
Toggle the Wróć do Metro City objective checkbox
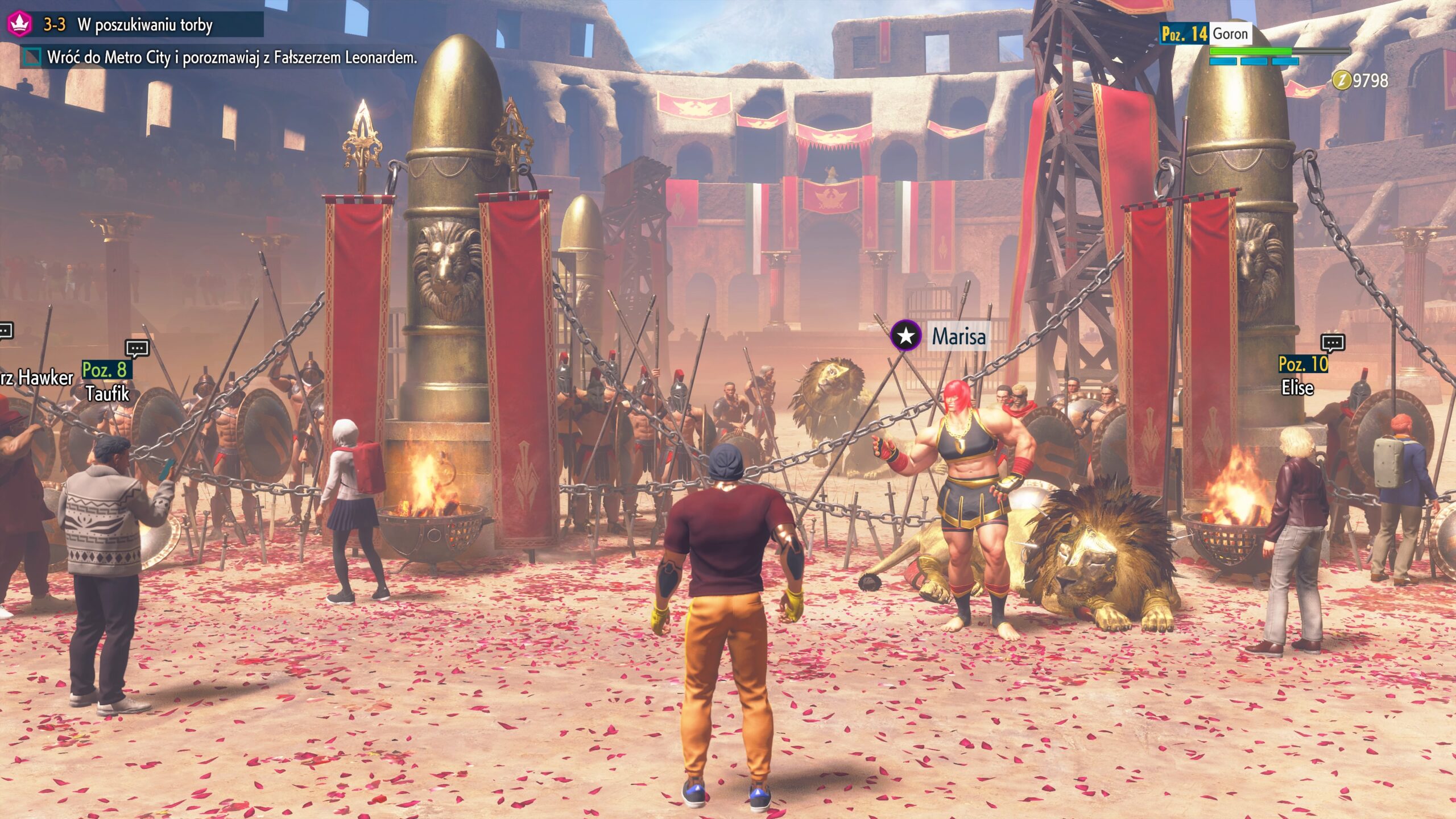click(x=32, y=57)
